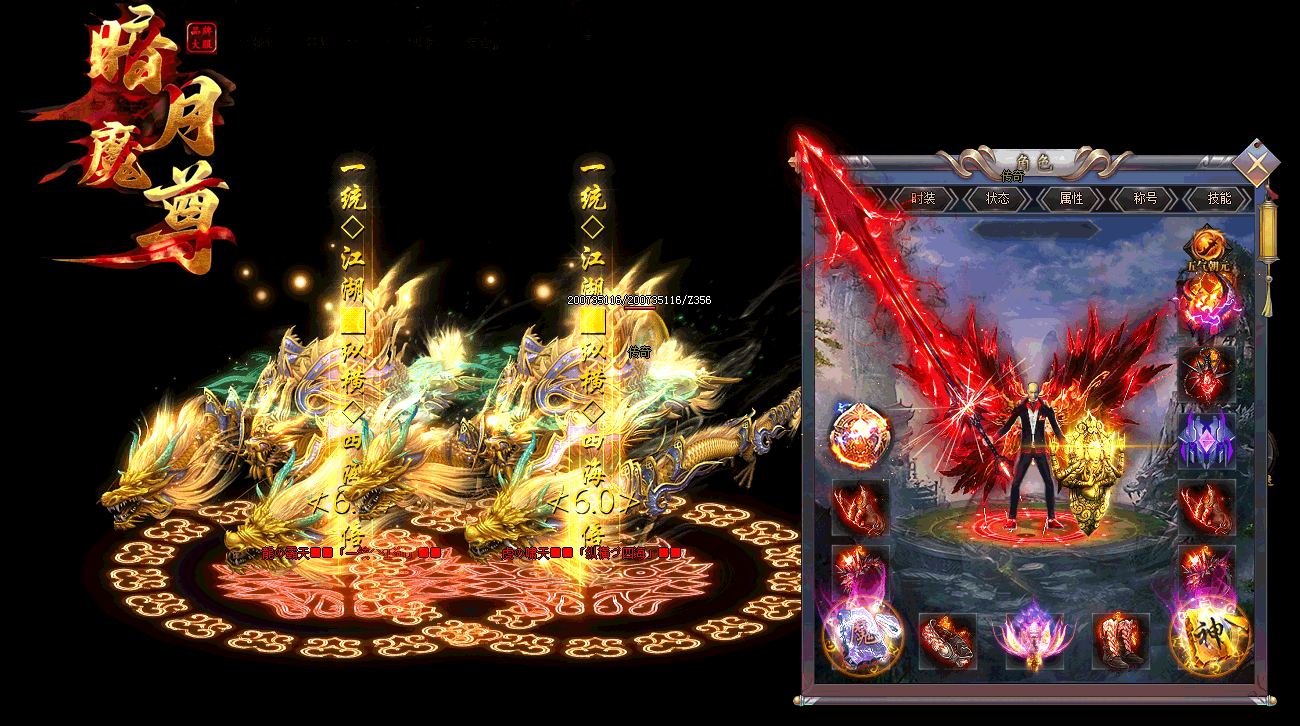Choose the purple crystal armor slot
The image size is (1300, 726).
pyautogui.click(x=1206, y=440)
